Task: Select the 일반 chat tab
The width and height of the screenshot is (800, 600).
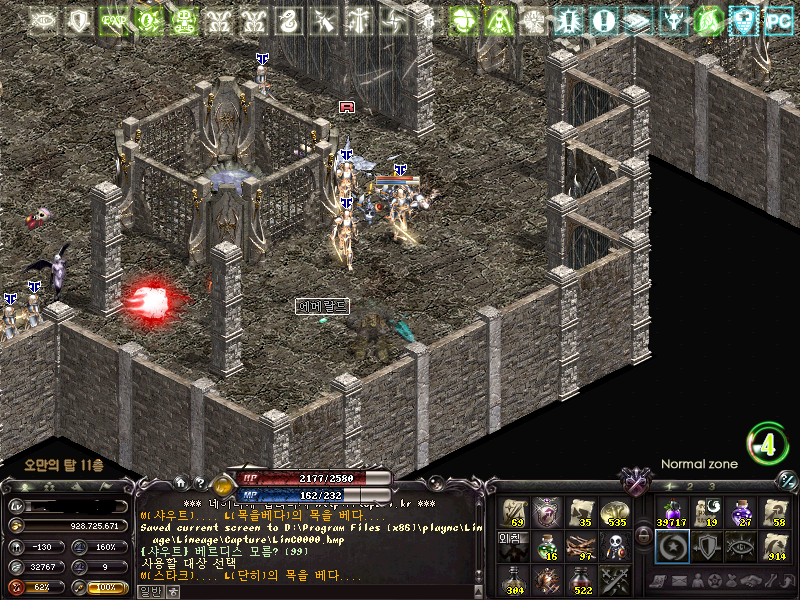Action: [150, 592]
